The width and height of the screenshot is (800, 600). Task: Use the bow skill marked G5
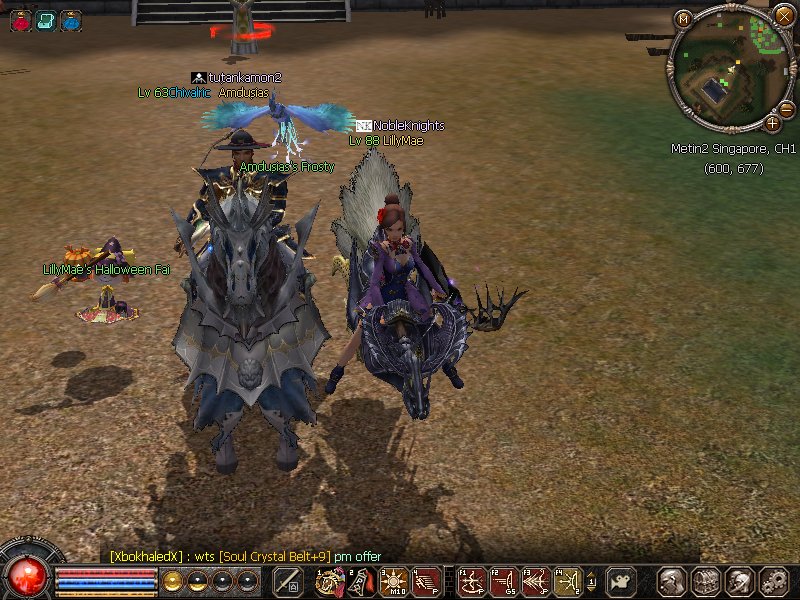pyautogui.click(x=505, y=581)
